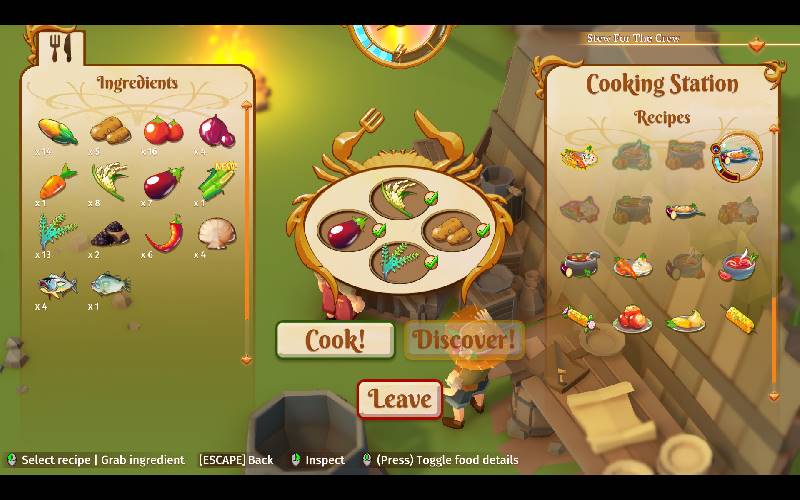This screenshot has height=500, width=800.
Task: Select the eggplant in the ingredients list
Action: point(162,184)
